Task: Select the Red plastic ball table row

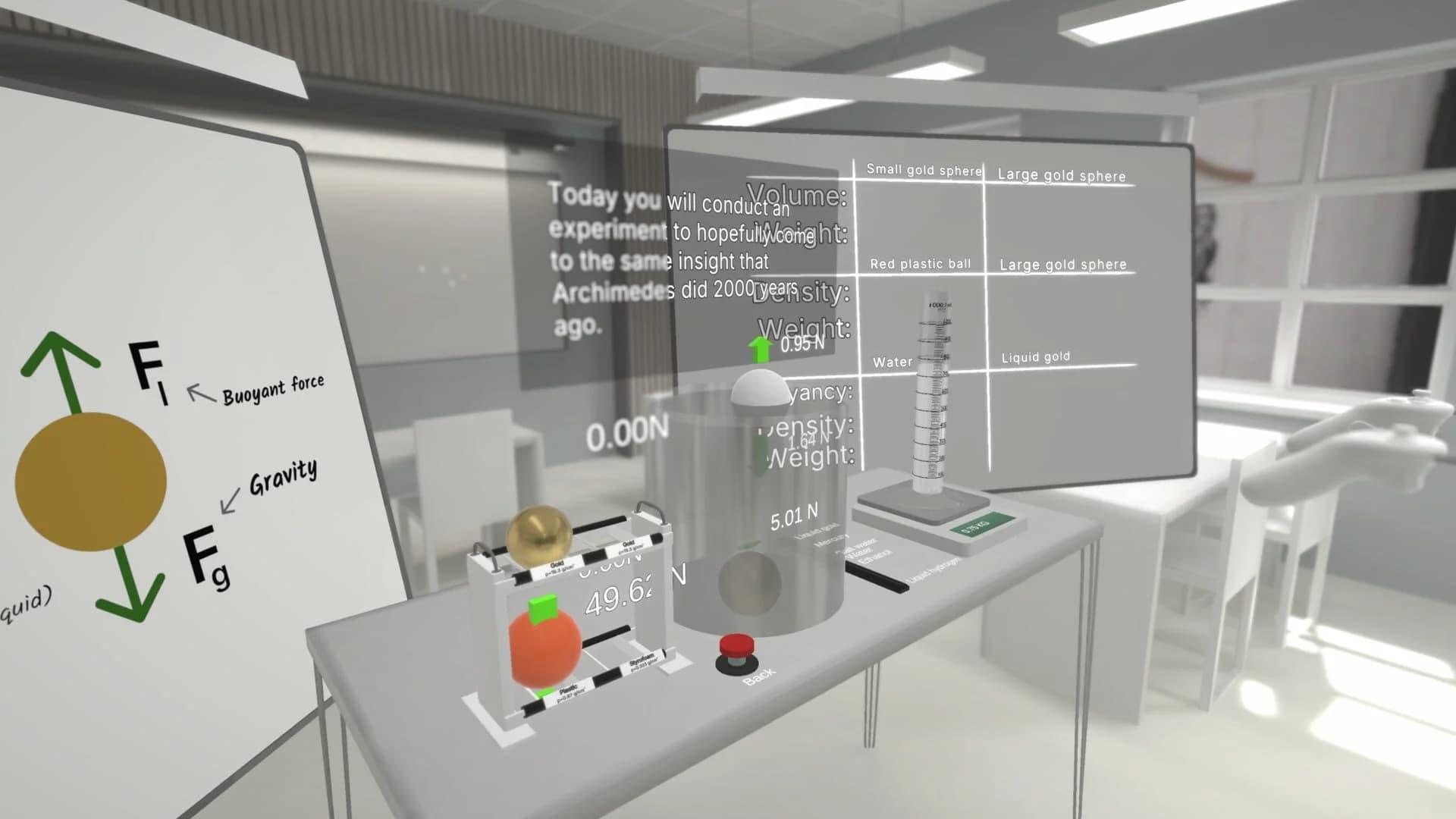Action: [x=921, y=263]
